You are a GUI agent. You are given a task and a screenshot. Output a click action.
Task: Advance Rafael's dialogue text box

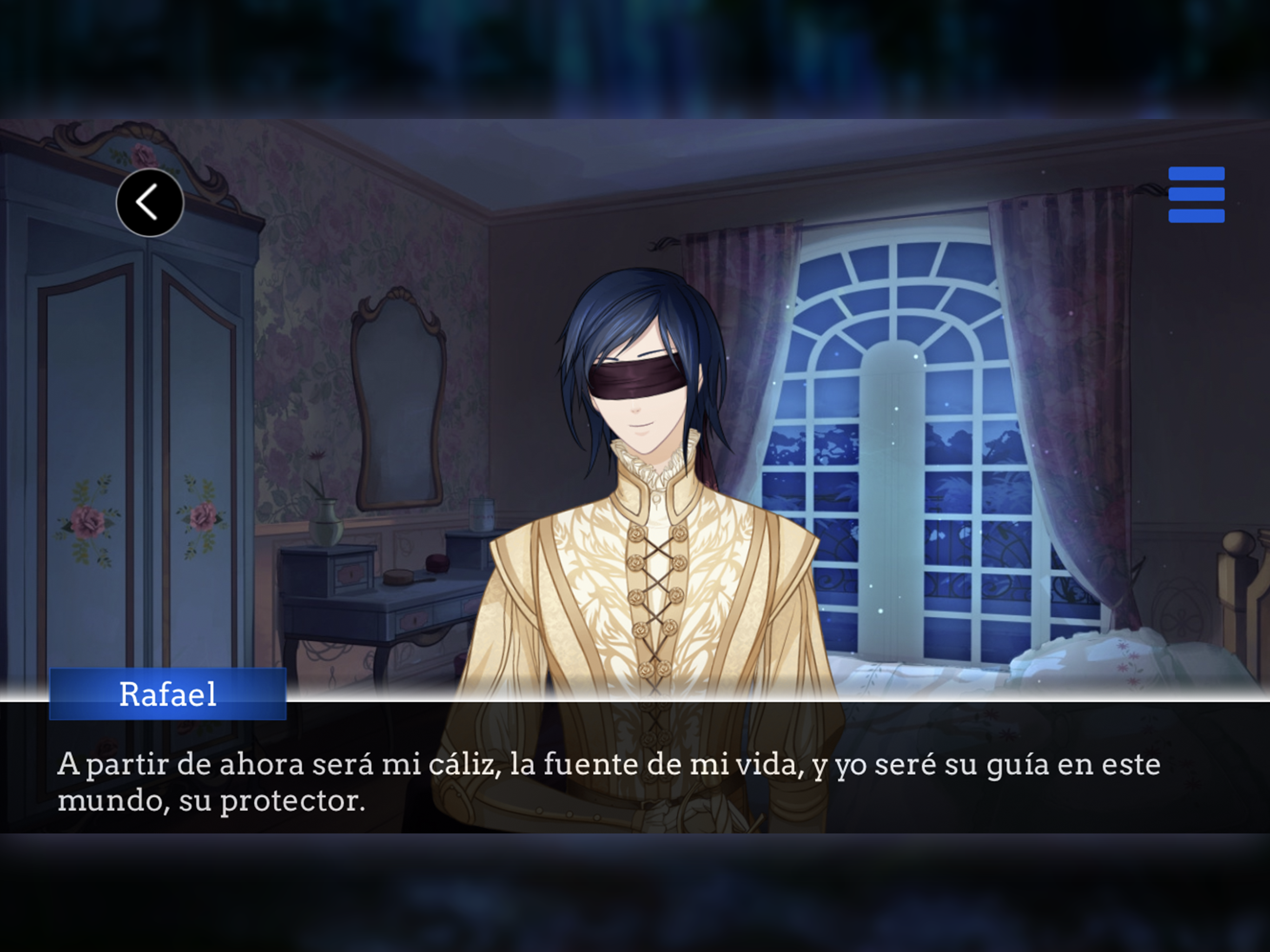point(635,781)
